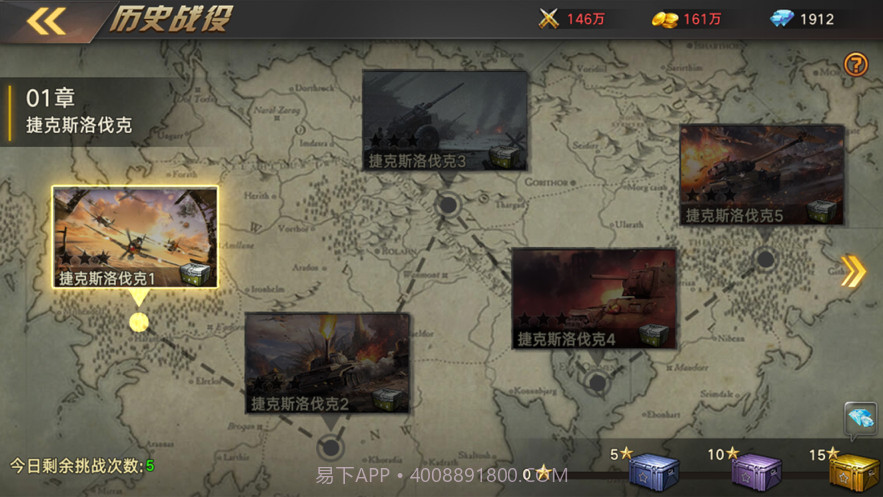Select the 捷克斯洛伐克2 stage tile
883x497 pixels.
click(327, 363)
